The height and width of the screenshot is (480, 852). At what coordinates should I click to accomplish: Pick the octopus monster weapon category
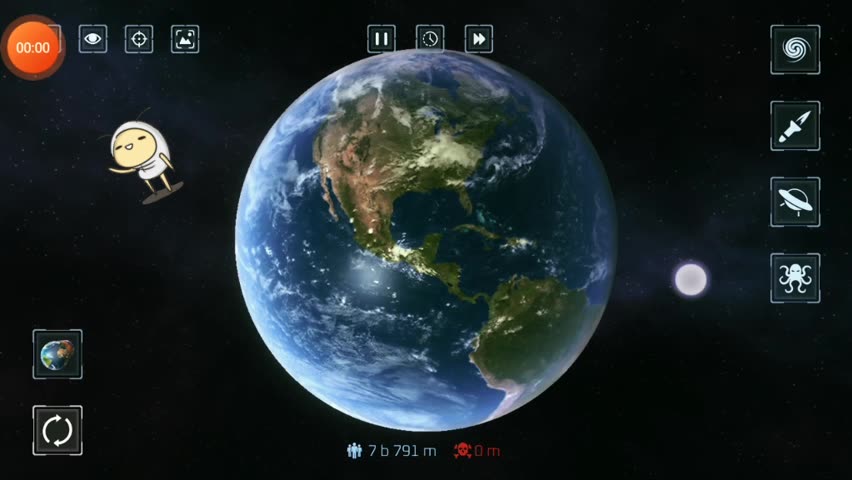tap(795, 277)
